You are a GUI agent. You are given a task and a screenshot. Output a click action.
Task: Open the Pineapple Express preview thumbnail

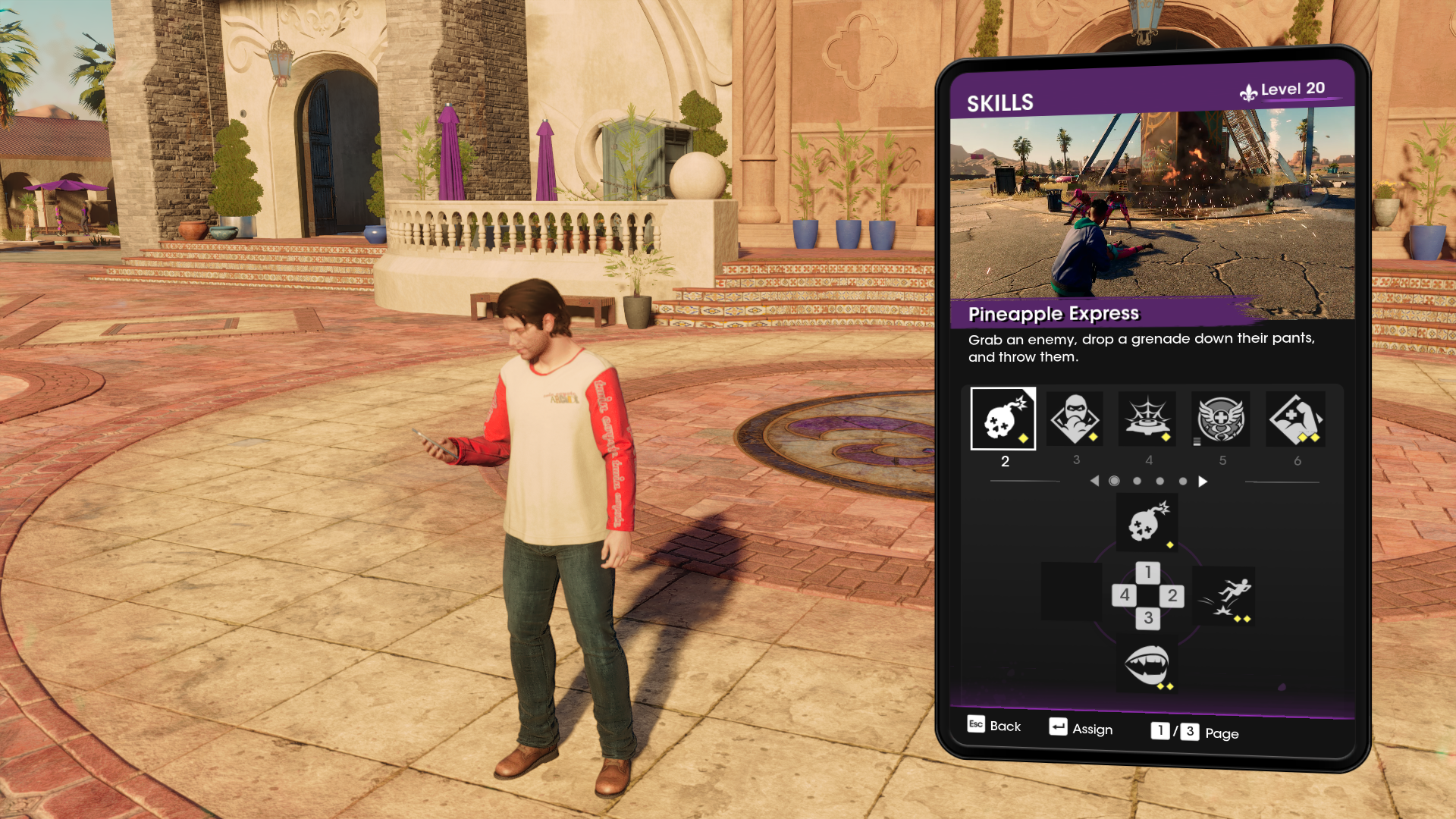1152,205
